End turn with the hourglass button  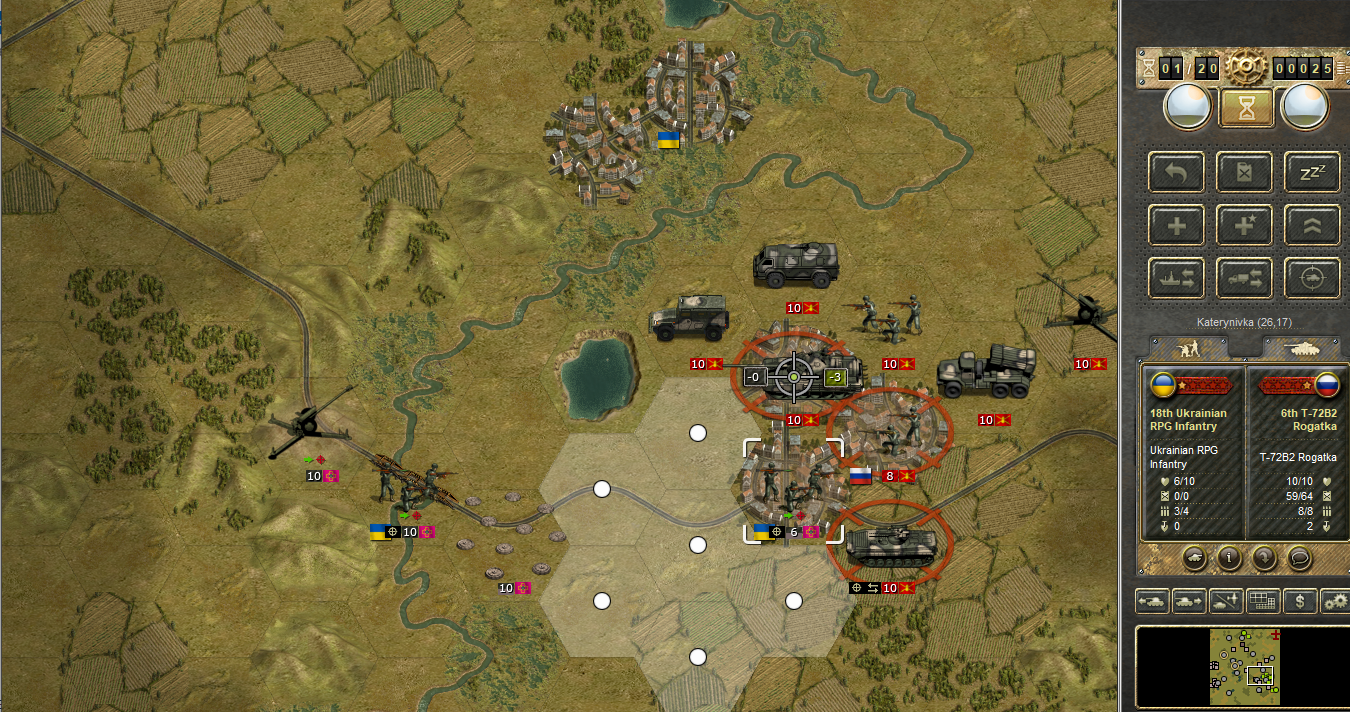1245,107
